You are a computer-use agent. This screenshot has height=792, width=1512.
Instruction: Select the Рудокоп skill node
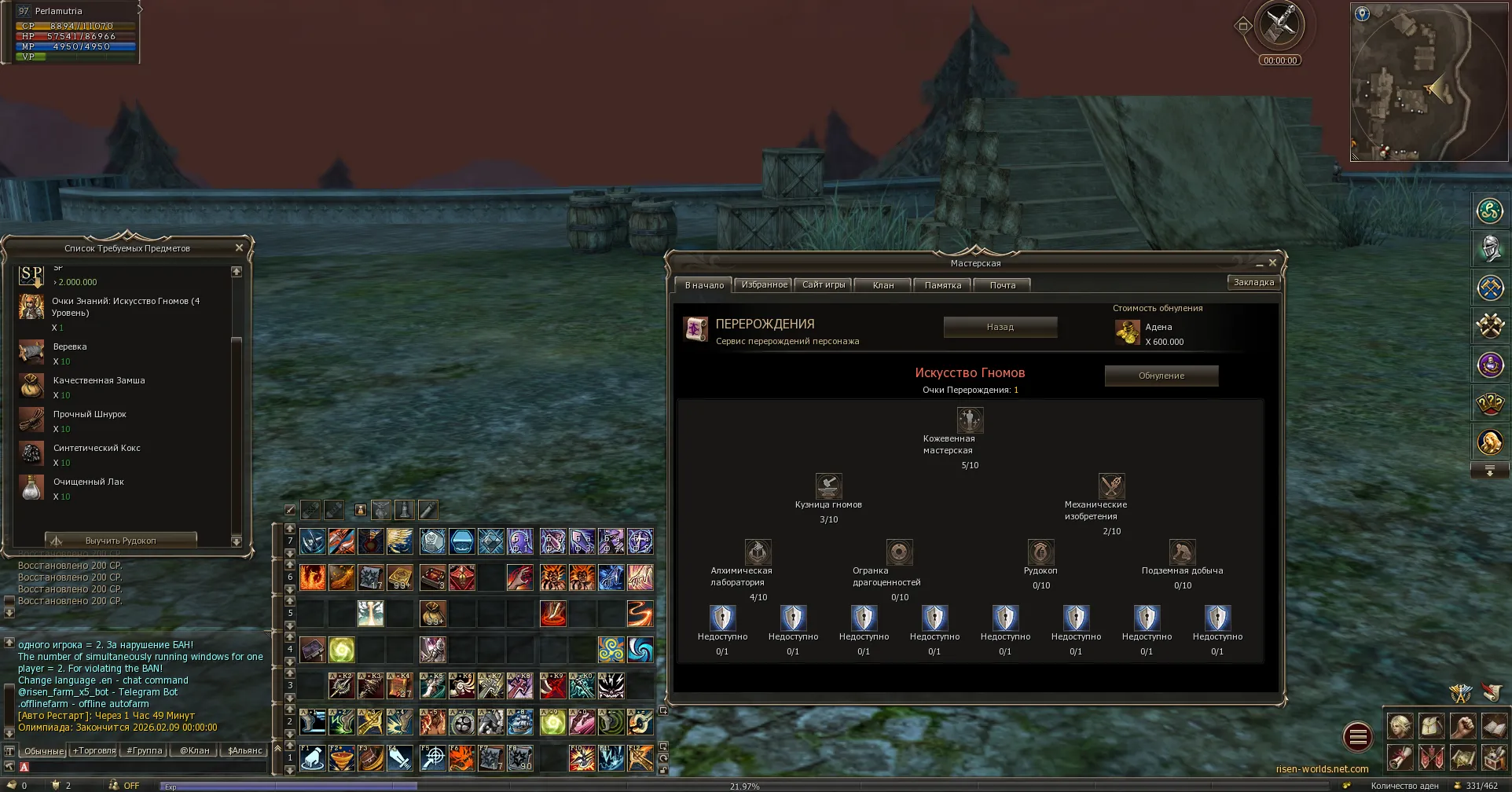click(1040, 552)
